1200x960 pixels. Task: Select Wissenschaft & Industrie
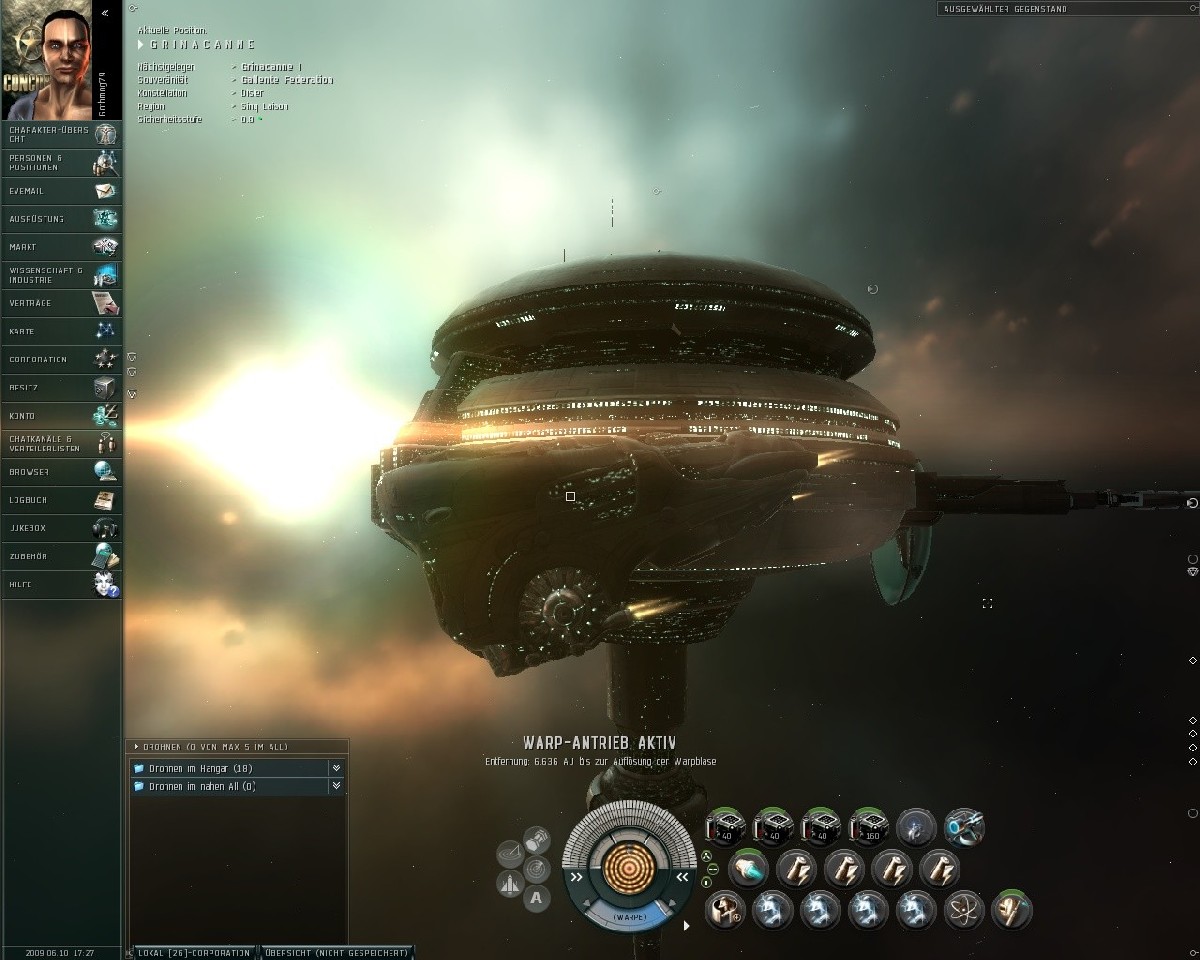[61, 275]
